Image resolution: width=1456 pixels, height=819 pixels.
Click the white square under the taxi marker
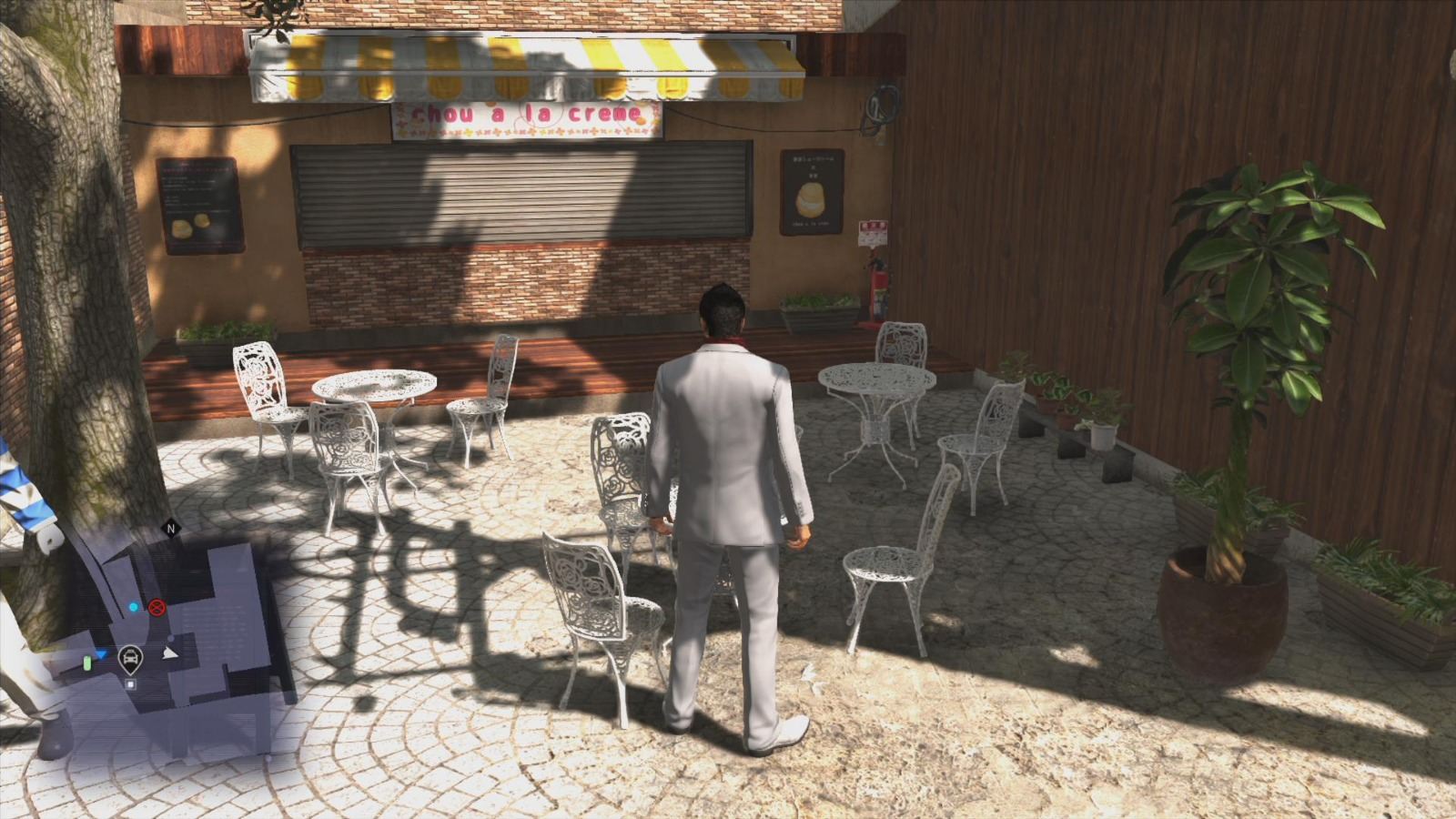[x=131, y=685]
